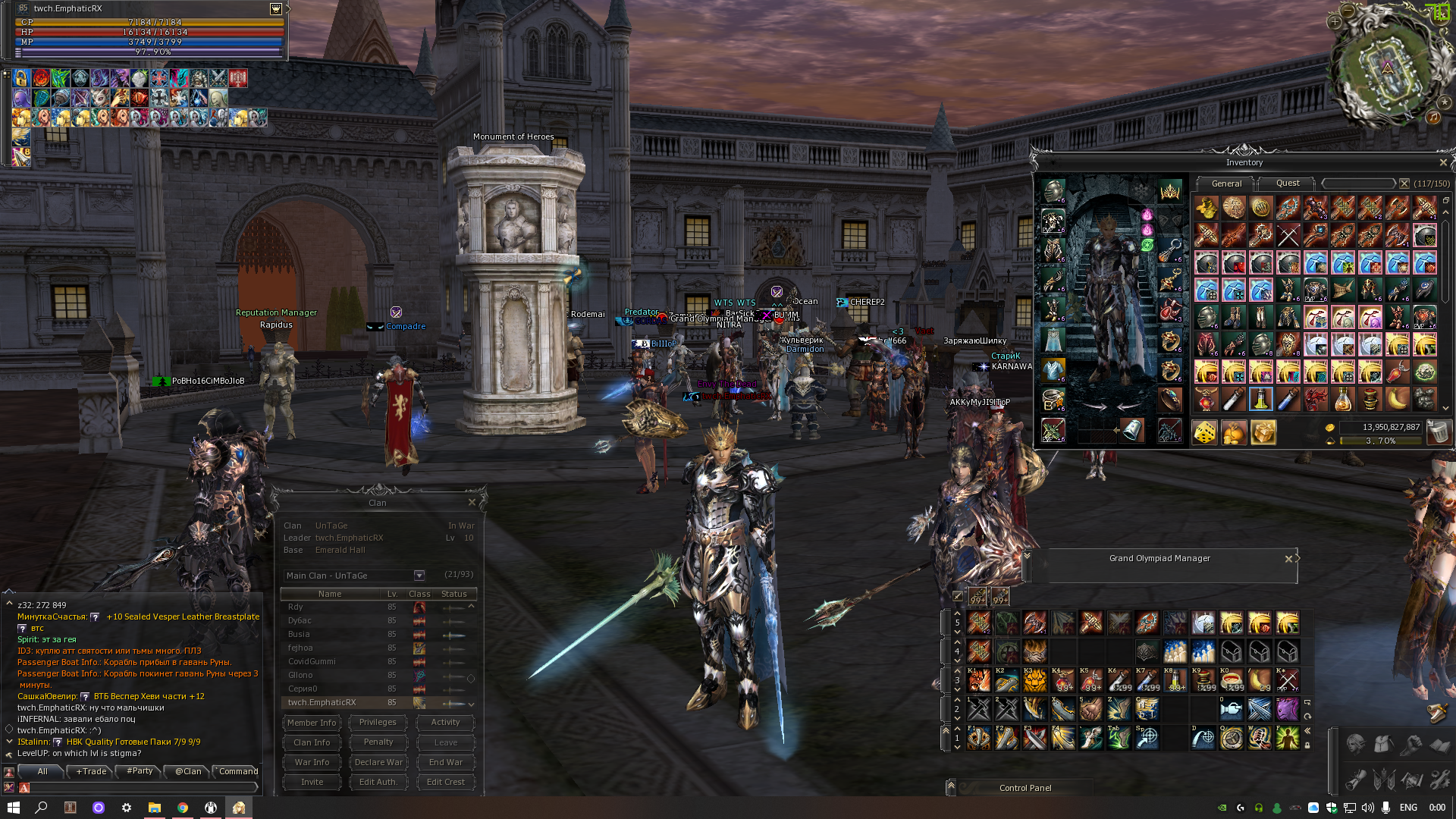
Task: Click the Declare War button
Action: (x=378, y=762)
